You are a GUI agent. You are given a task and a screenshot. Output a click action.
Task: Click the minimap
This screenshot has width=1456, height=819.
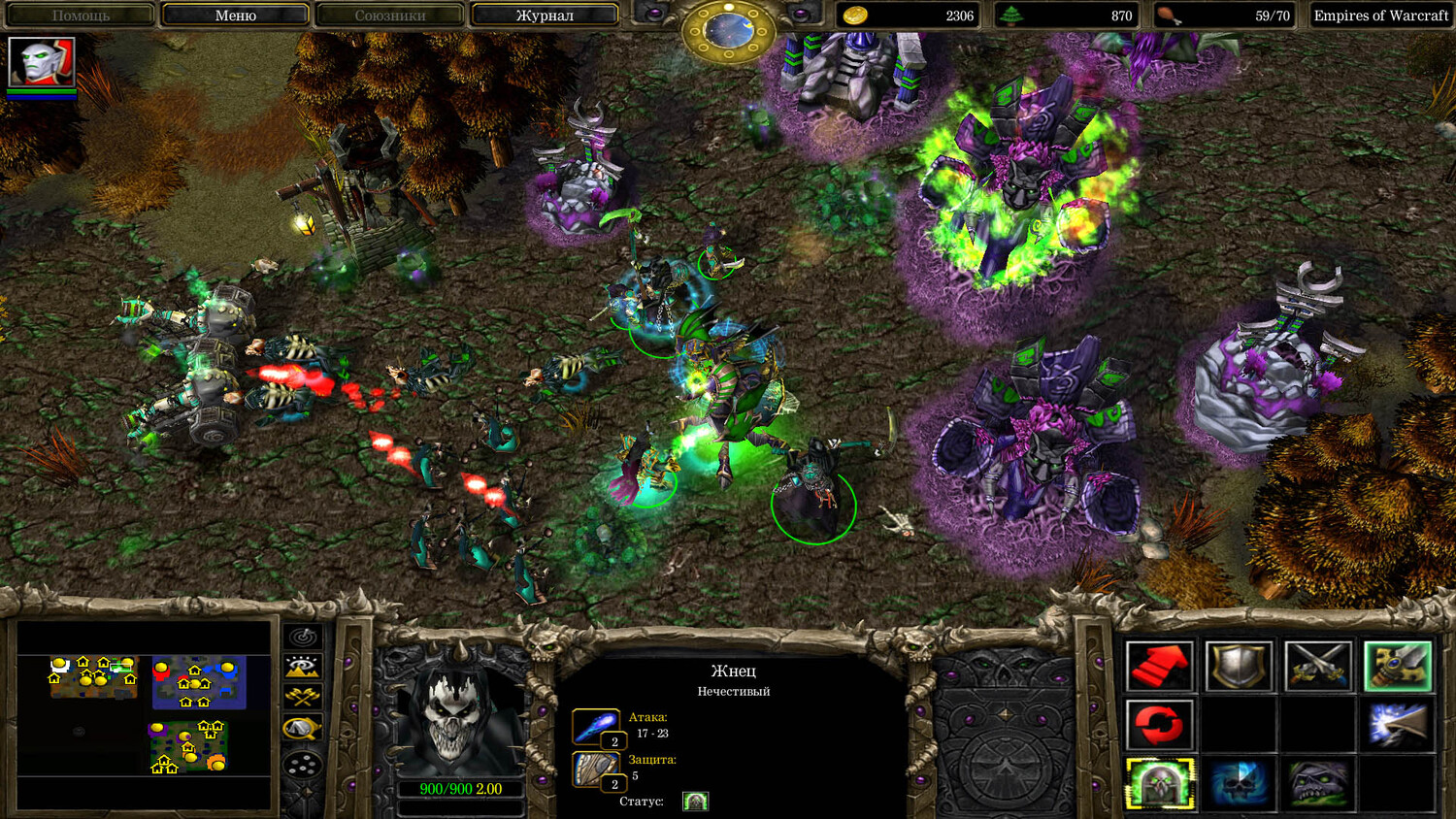[144, 715]
